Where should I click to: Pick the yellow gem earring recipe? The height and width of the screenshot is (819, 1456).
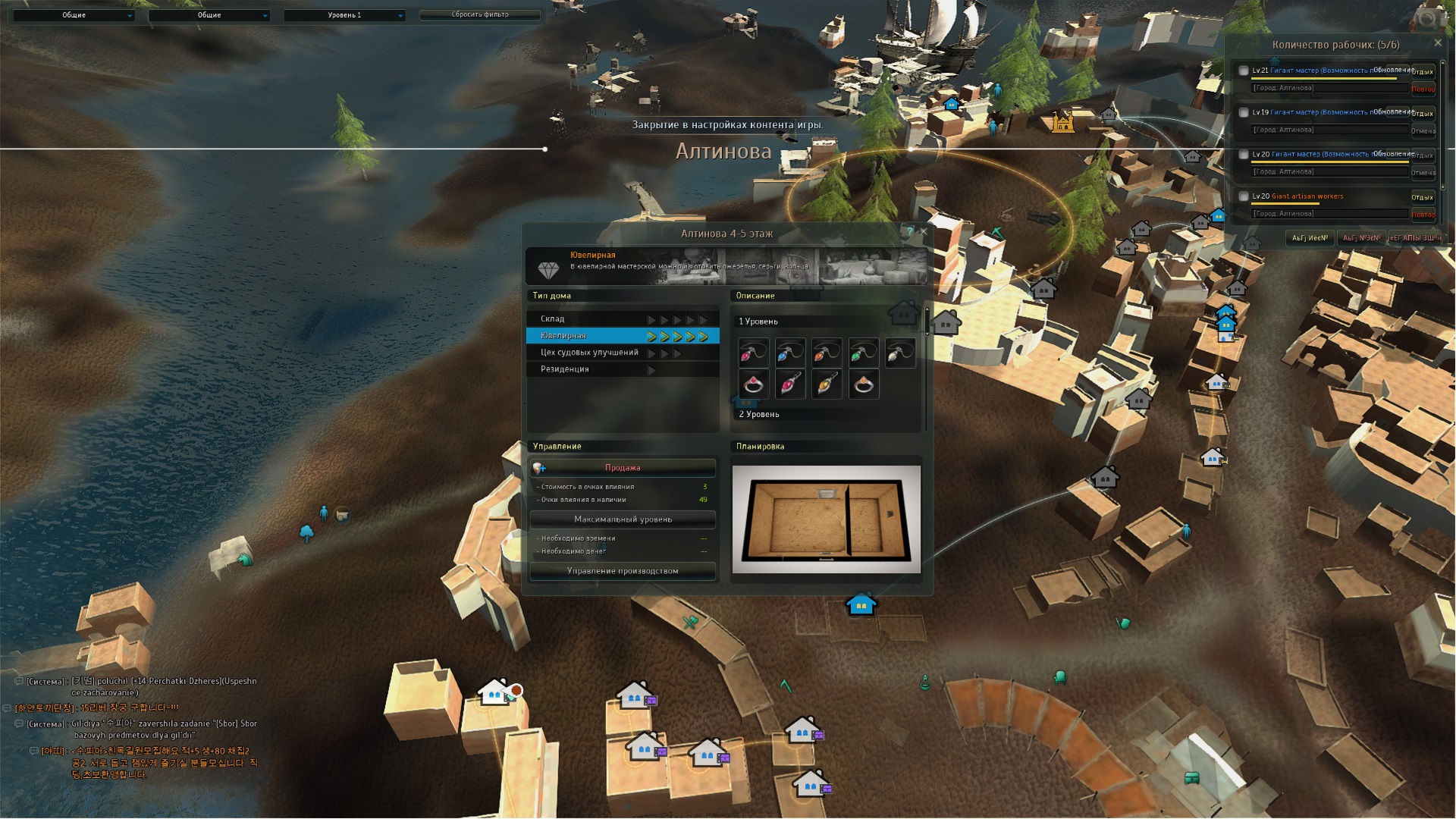[x=827, y=384]
